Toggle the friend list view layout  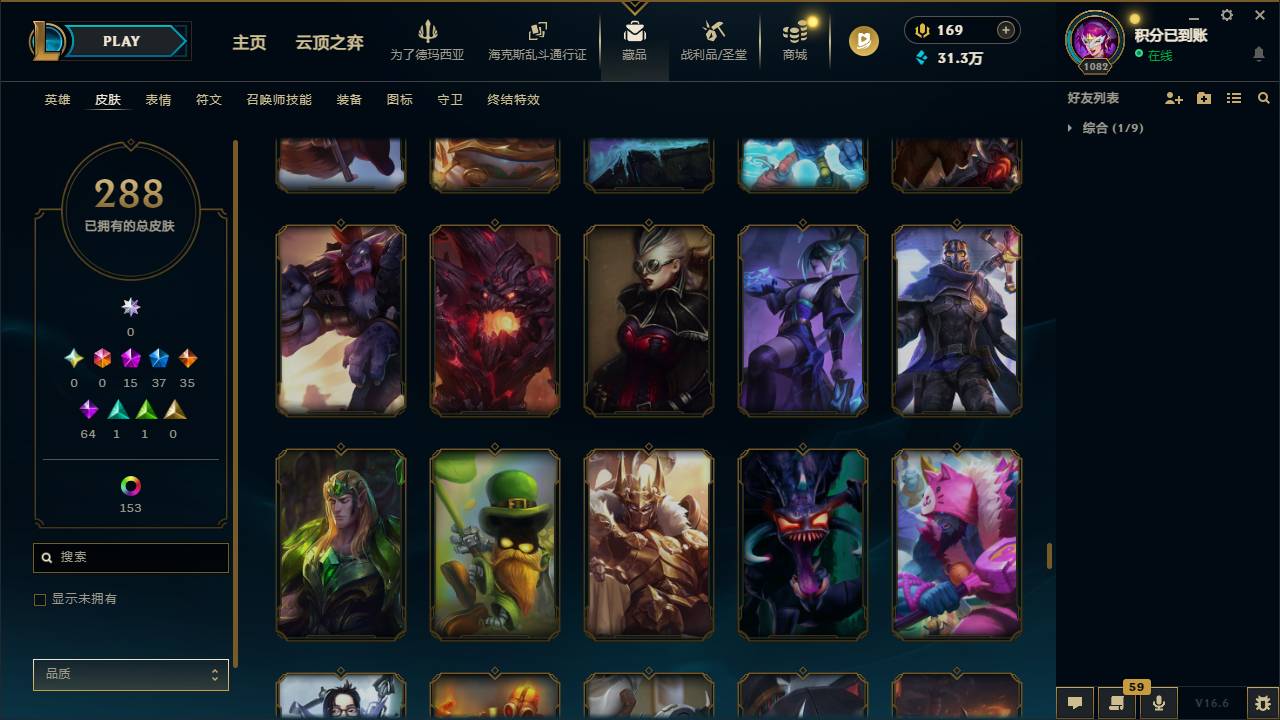tap(1234, 97)
